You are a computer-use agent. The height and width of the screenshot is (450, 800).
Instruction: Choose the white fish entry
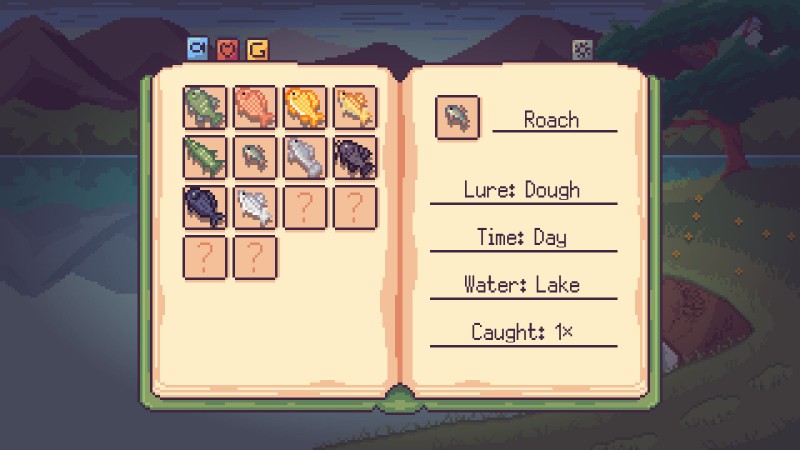point(255,207)
